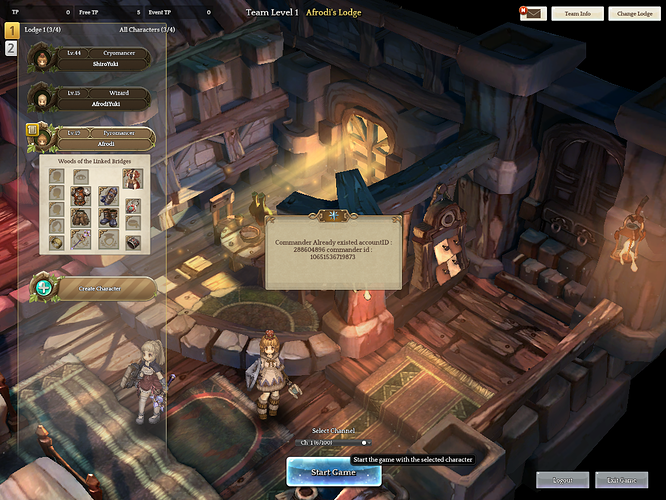Log out of the account
The image size is (666, 500).
point(562,480)
